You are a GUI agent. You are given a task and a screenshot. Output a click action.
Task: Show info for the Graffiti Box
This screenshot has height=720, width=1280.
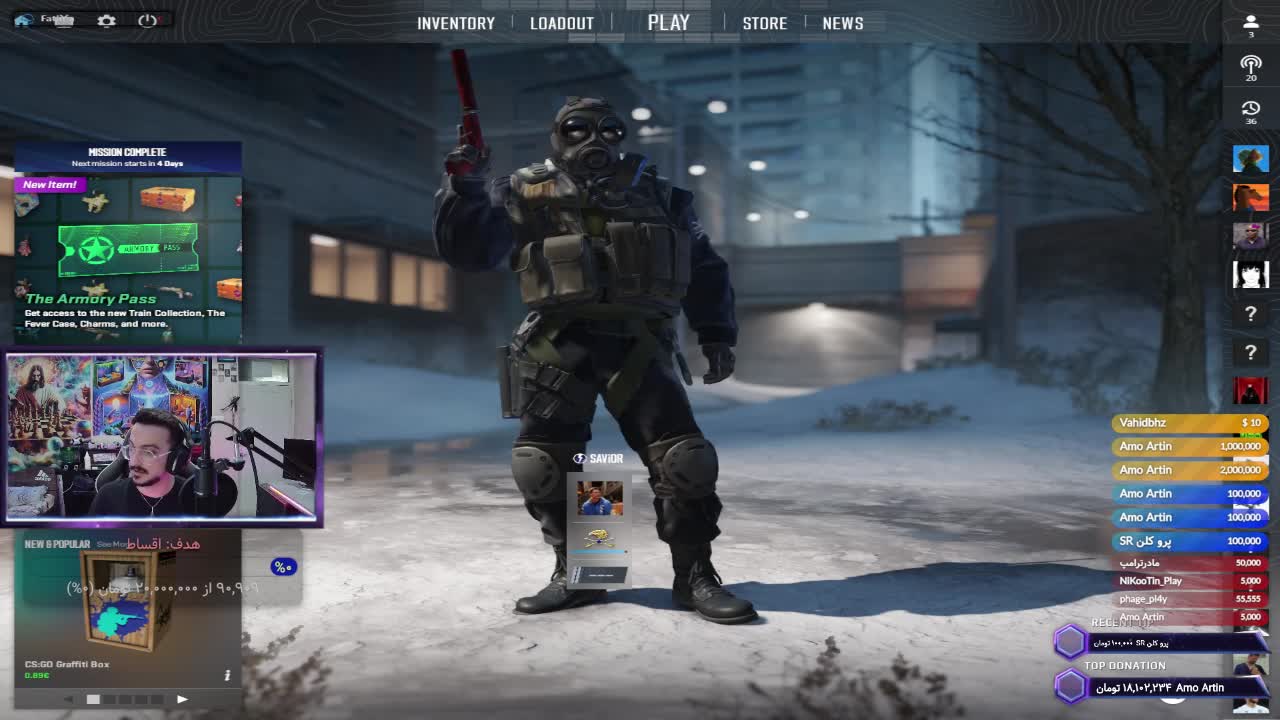pyautogui.click(x=227, y=675)
